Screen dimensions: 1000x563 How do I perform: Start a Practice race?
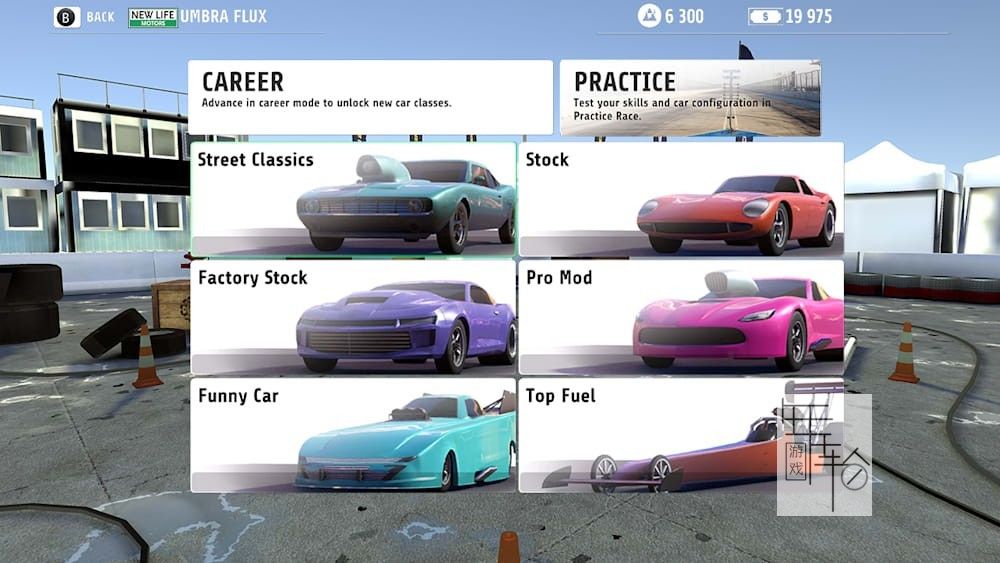coord(690,97)
